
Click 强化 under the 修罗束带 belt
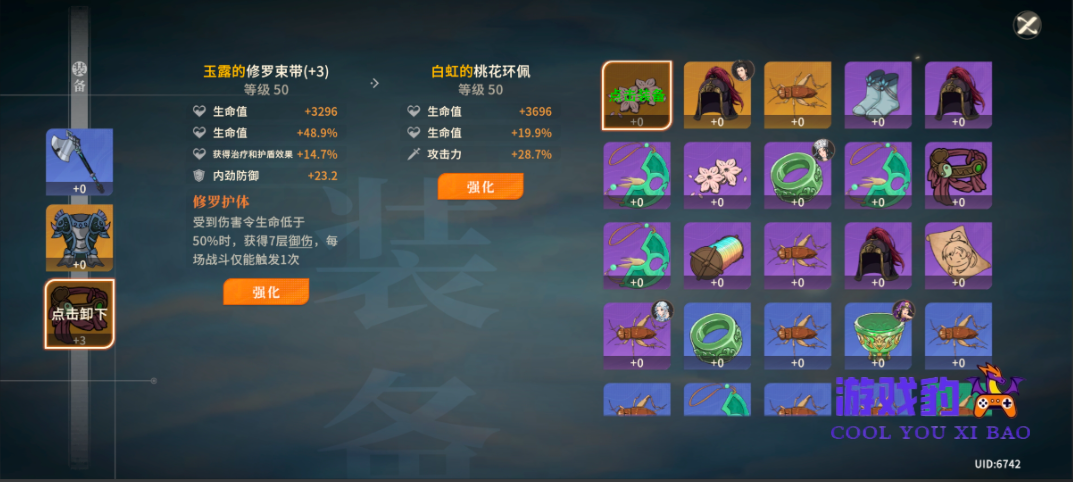click(x=265, y=292)
